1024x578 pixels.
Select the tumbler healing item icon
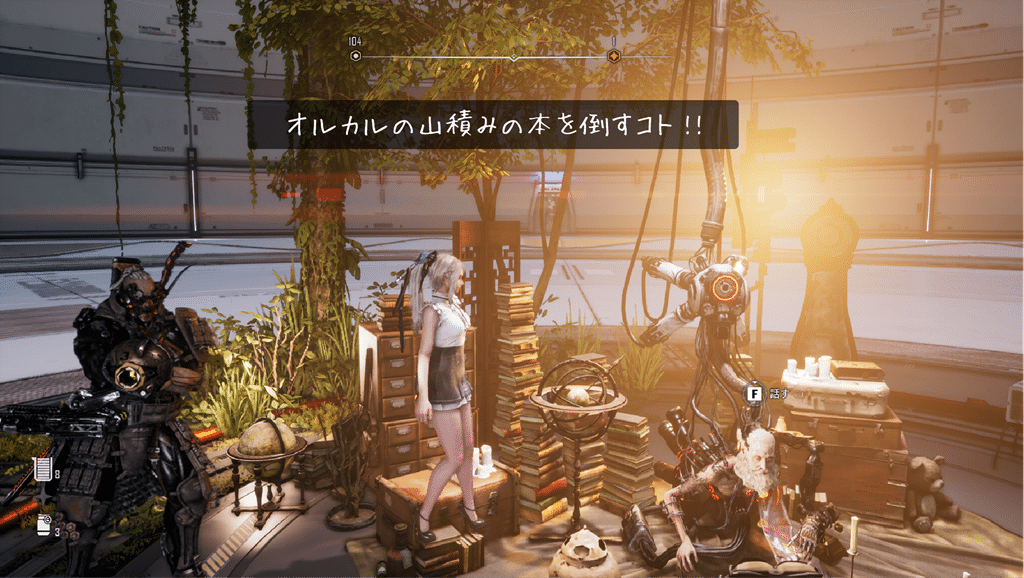pyautogui.click(x=43, y=469)
